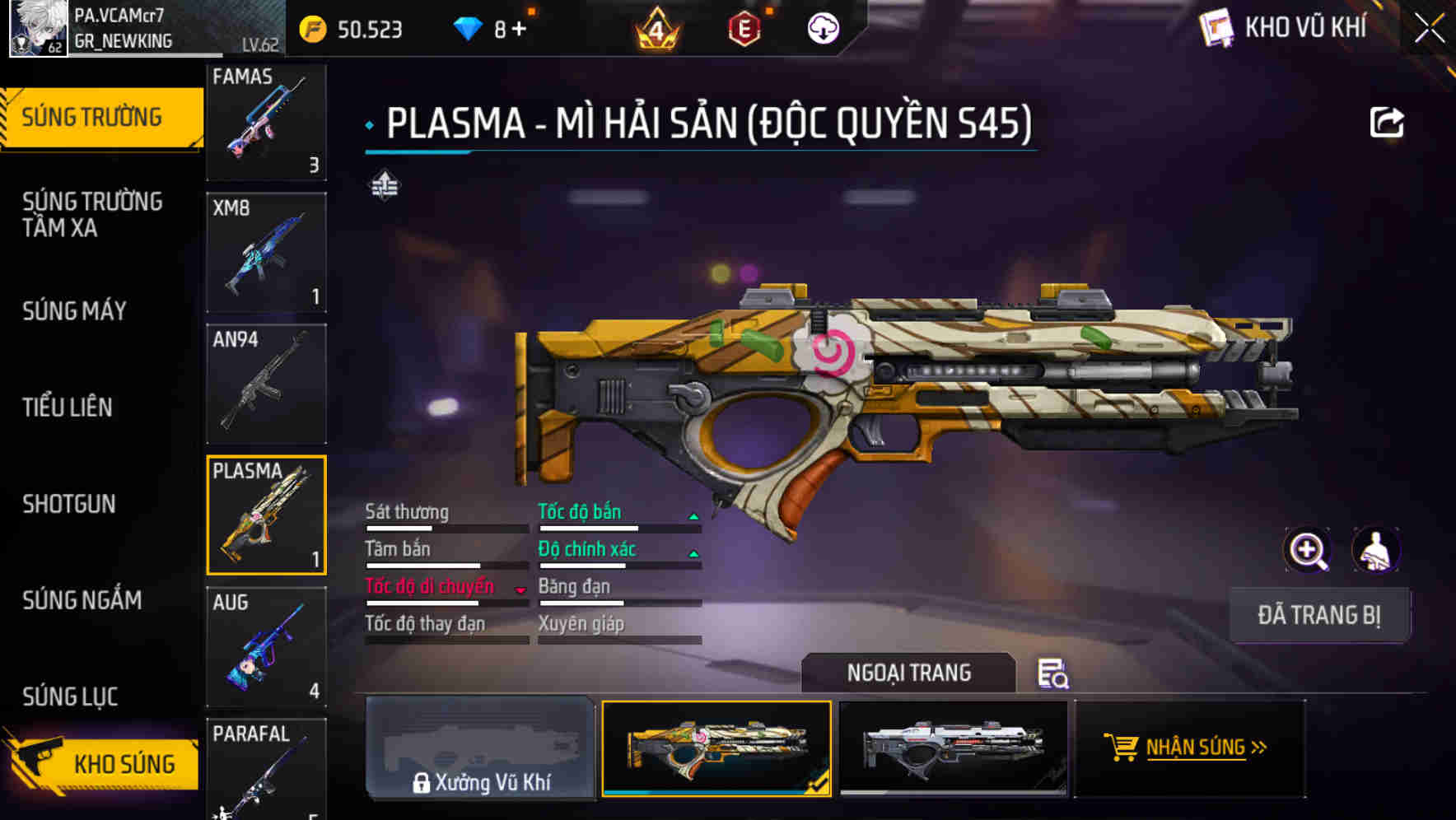The height and width of the screenshot is (820, 1456).
Task: Select the FAMAS weapon tile
Action: coord(266,121)
